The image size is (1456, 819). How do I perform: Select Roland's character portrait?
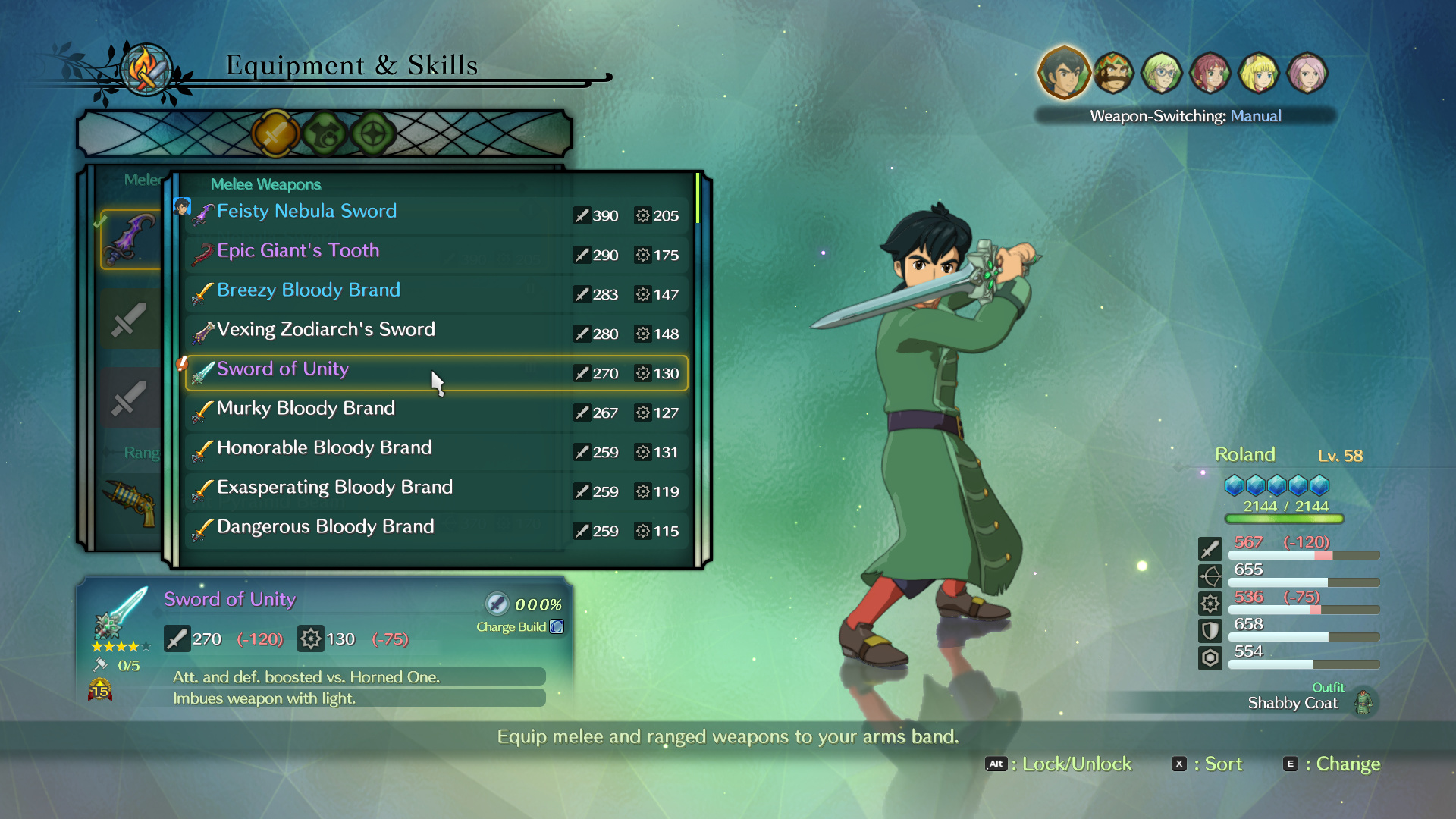pyautogui.click(x=1064, y=73)
